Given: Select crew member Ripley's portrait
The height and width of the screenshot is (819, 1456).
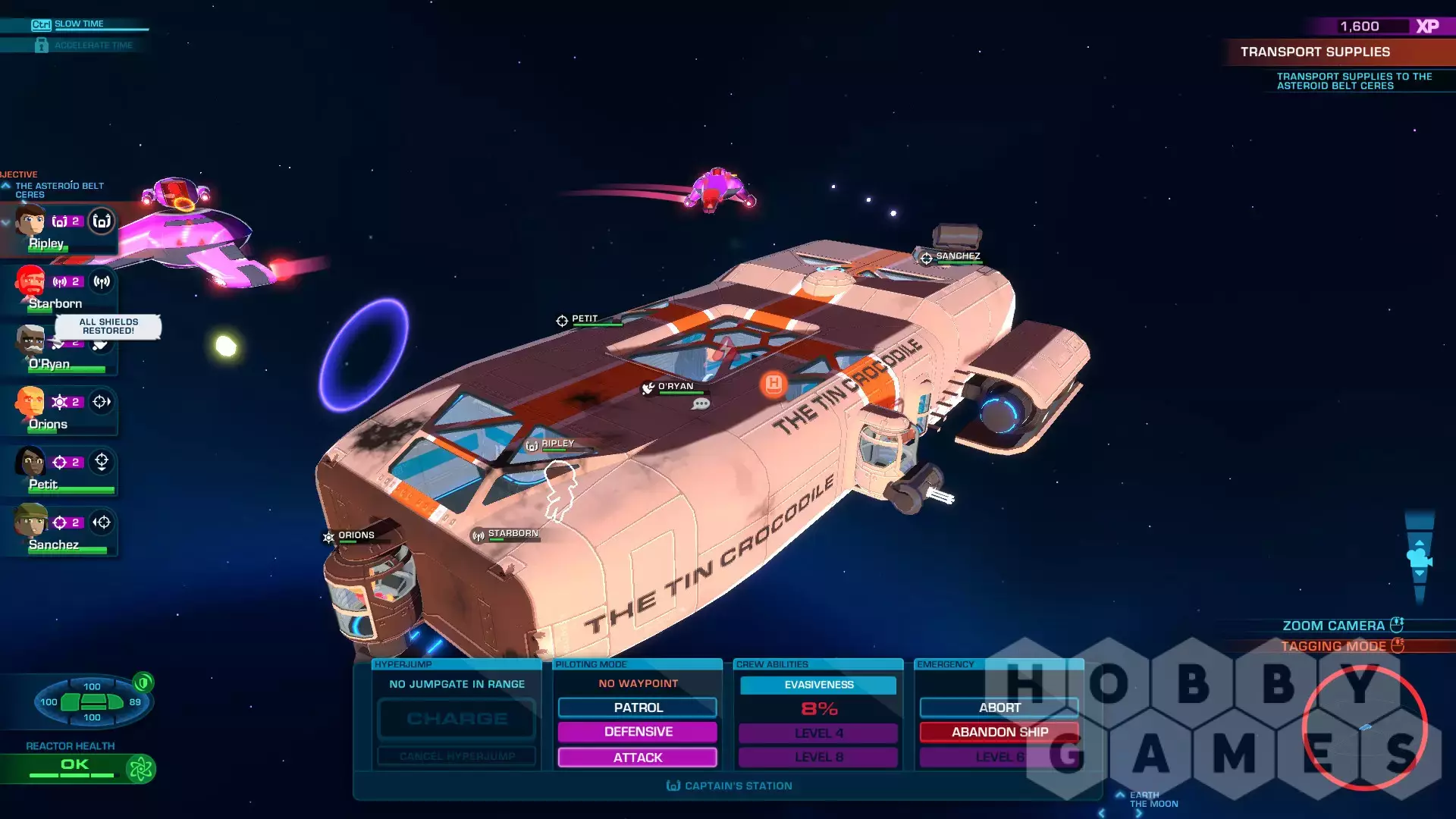Looking at the screenshot, I should (x=30, y=221).
